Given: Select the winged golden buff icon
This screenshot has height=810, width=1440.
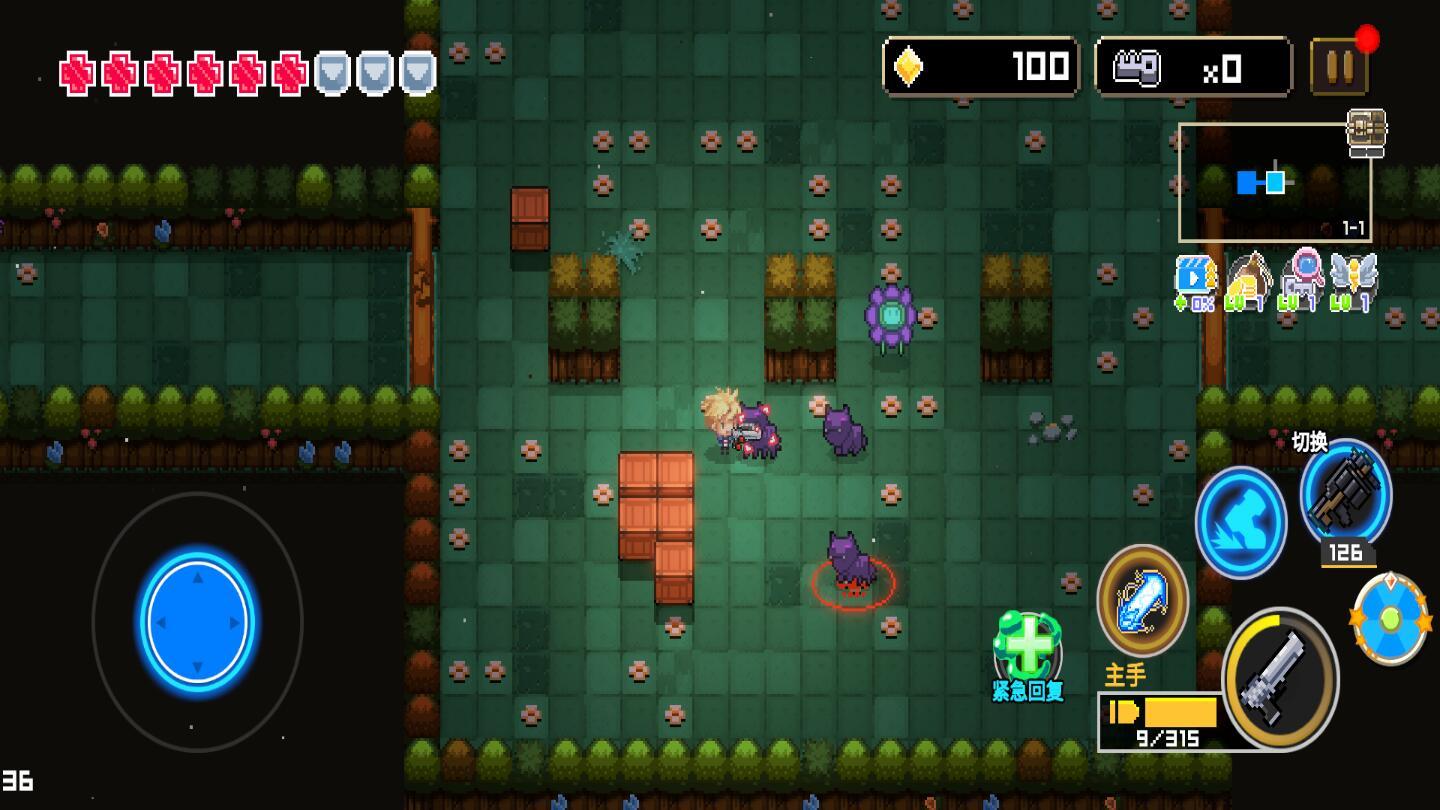Looking at the screenshot, I should point(1353,281).
